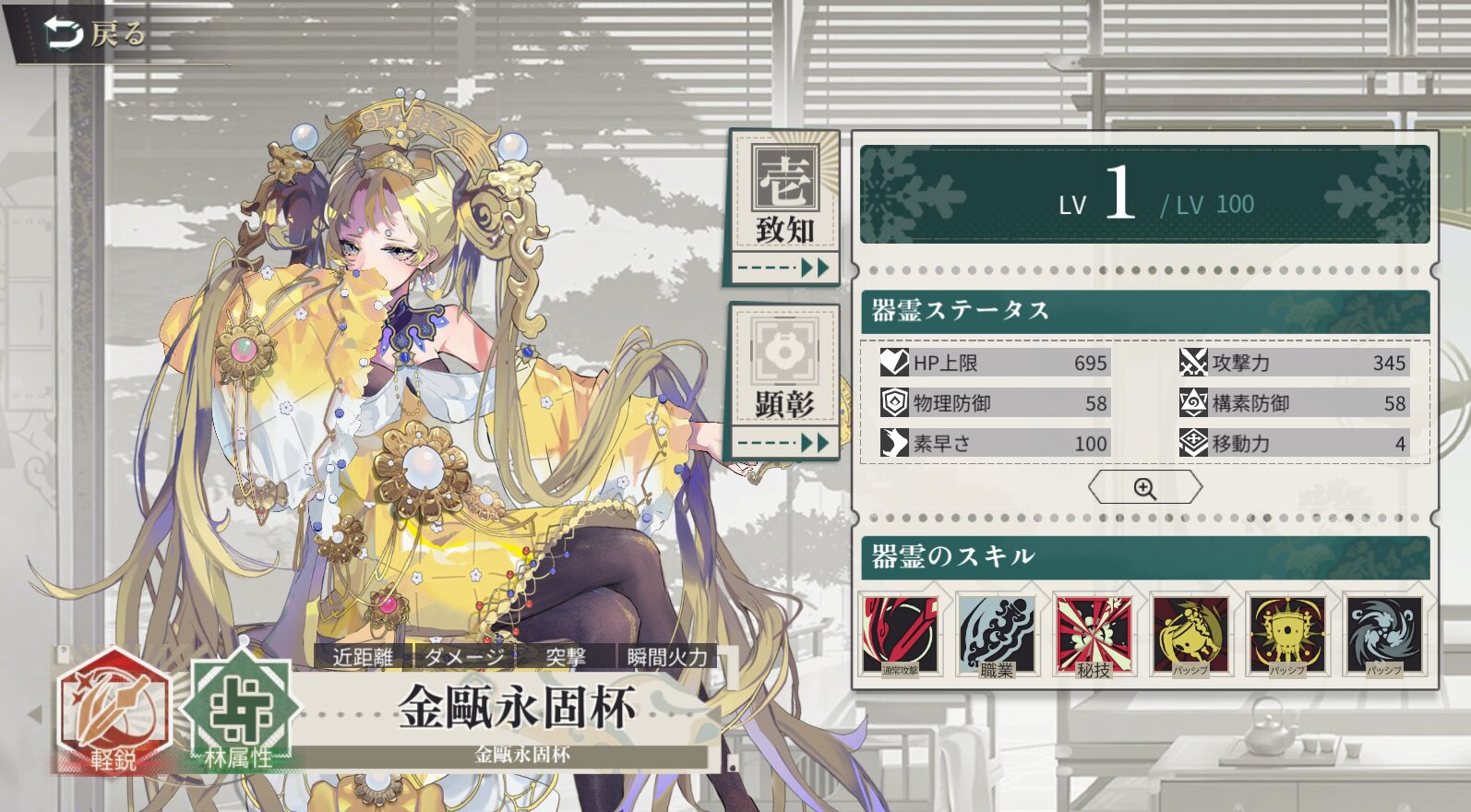Viewport: 1471px width, 812px height.
Task: Open the grey swirl passive skill
Action: pos(1383,635)
